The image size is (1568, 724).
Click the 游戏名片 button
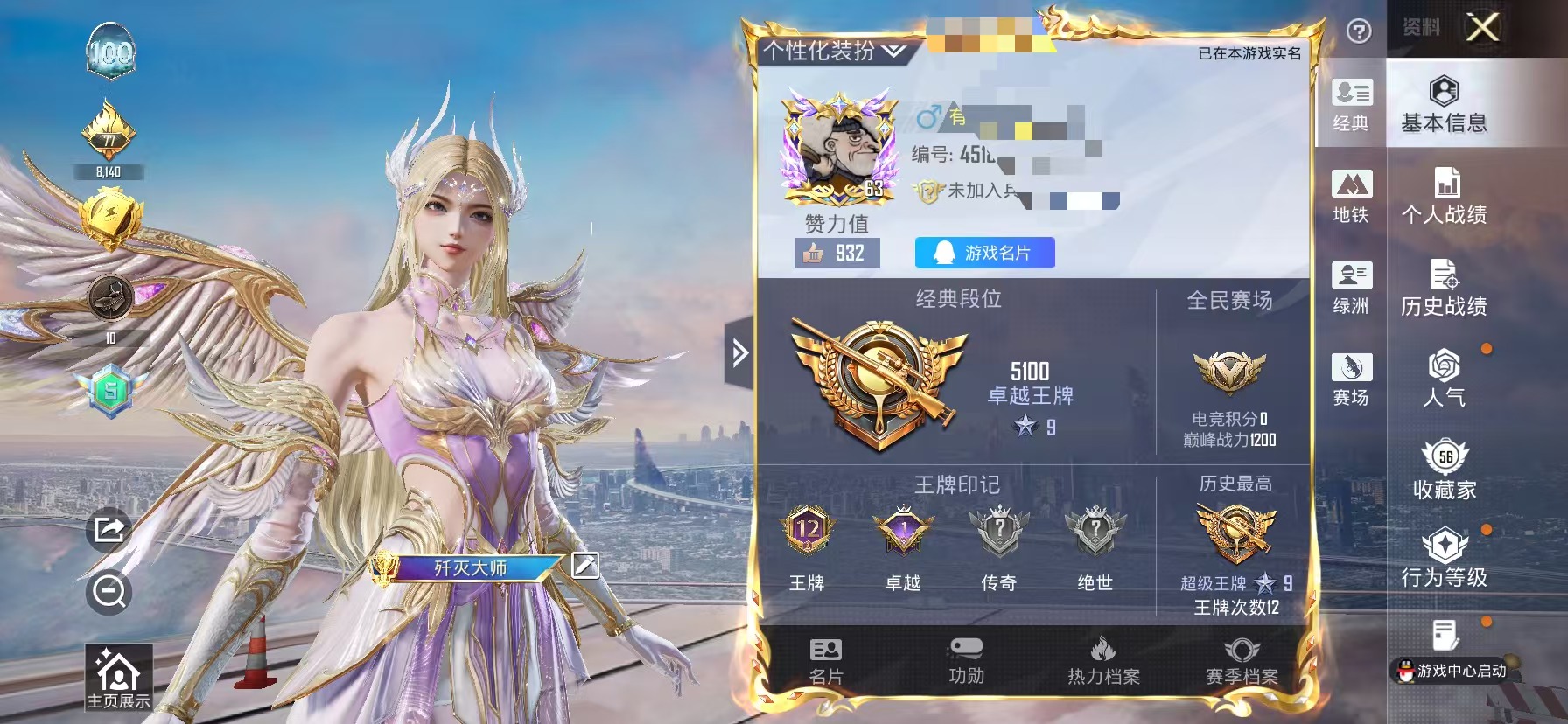(983, 253)
